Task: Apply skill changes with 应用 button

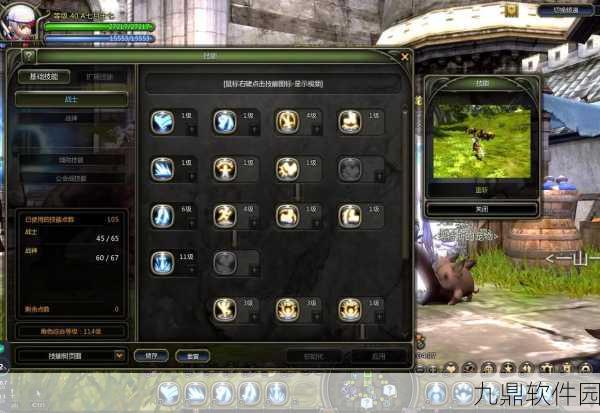Action: pyautogui.click(x=377, y=354)
